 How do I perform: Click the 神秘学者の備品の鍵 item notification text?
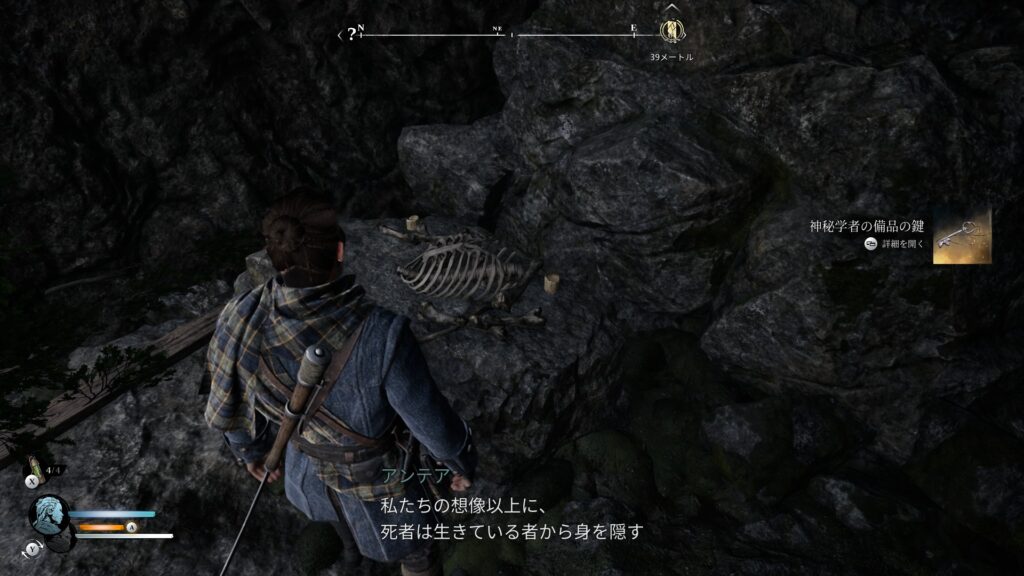point(868,226)
